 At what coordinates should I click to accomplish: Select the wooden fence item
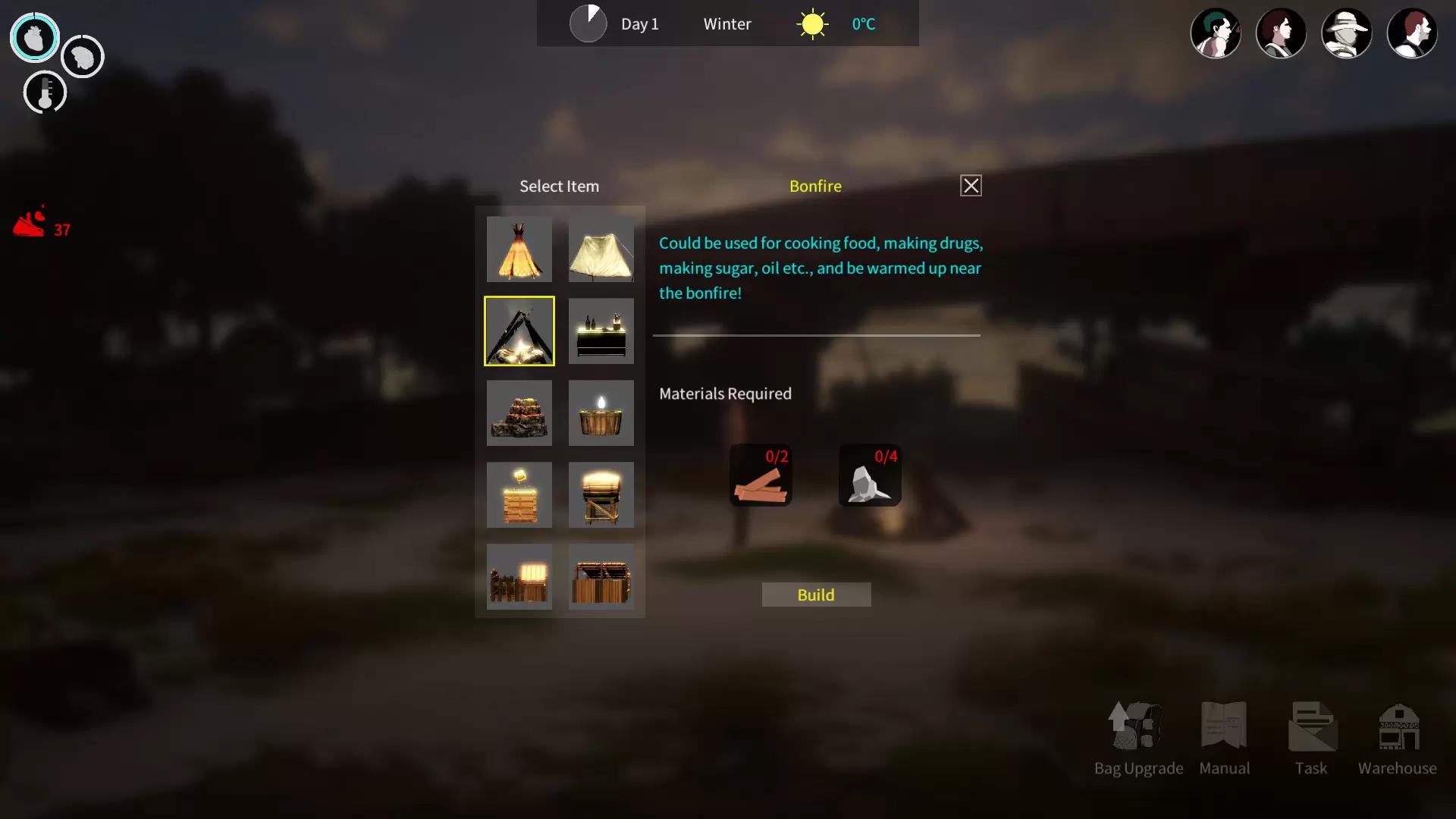(x=519, y=577)
